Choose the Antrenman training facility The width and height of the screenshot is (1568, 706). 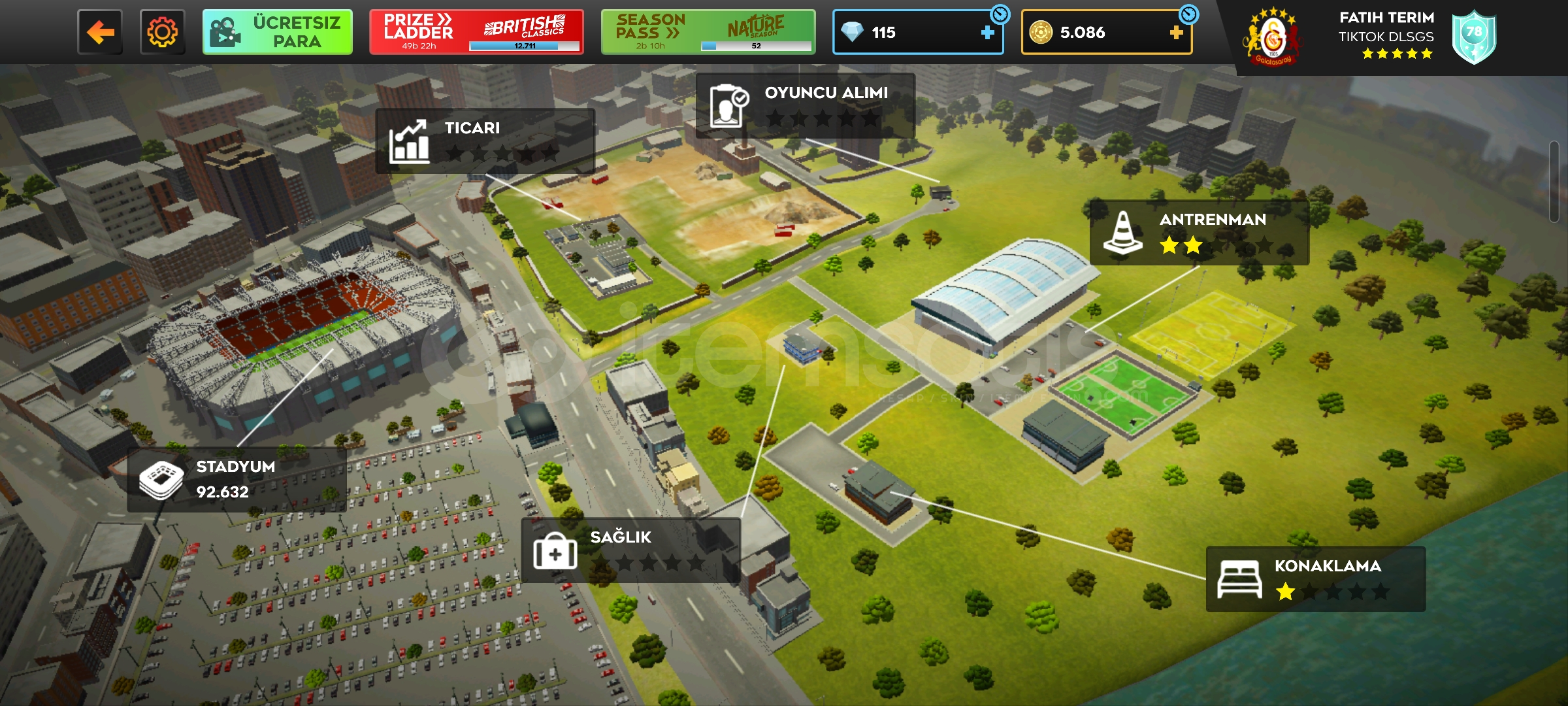tap(1199, 233)
